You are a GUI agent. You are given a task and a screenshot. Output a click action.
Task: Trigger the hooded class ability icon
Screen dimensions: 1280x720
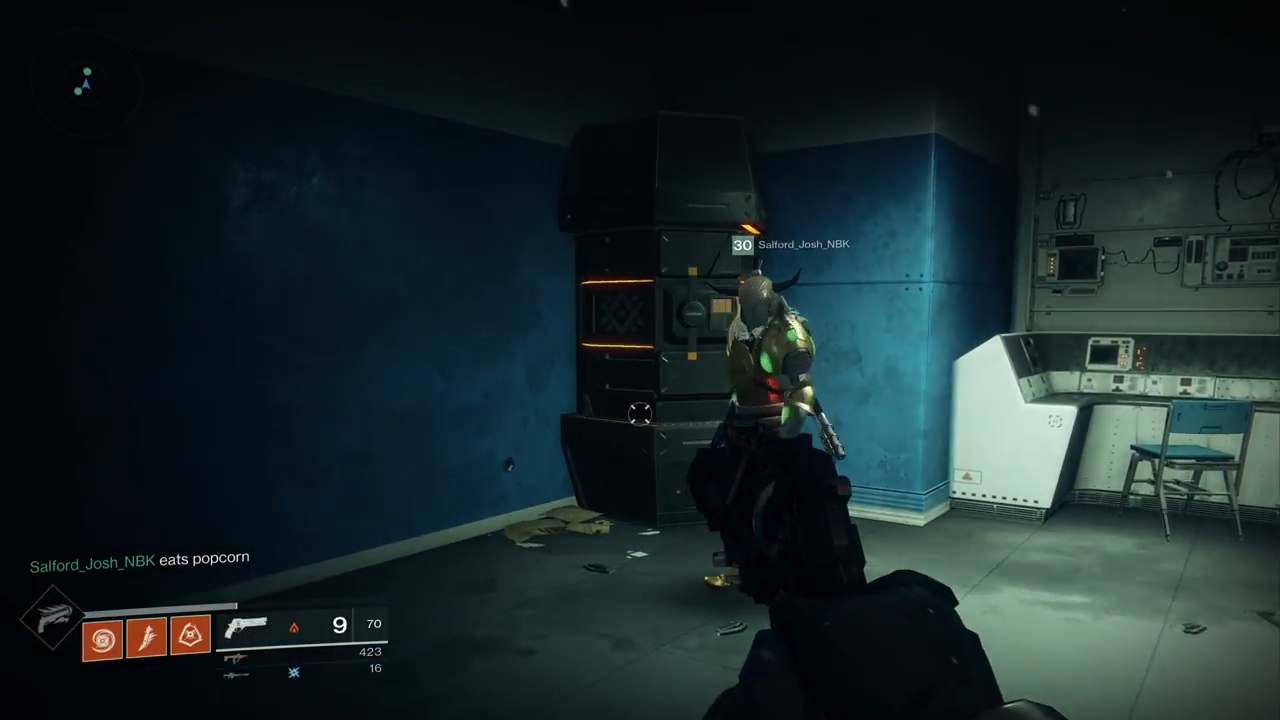pyautogui.click(x=190, y=634)
